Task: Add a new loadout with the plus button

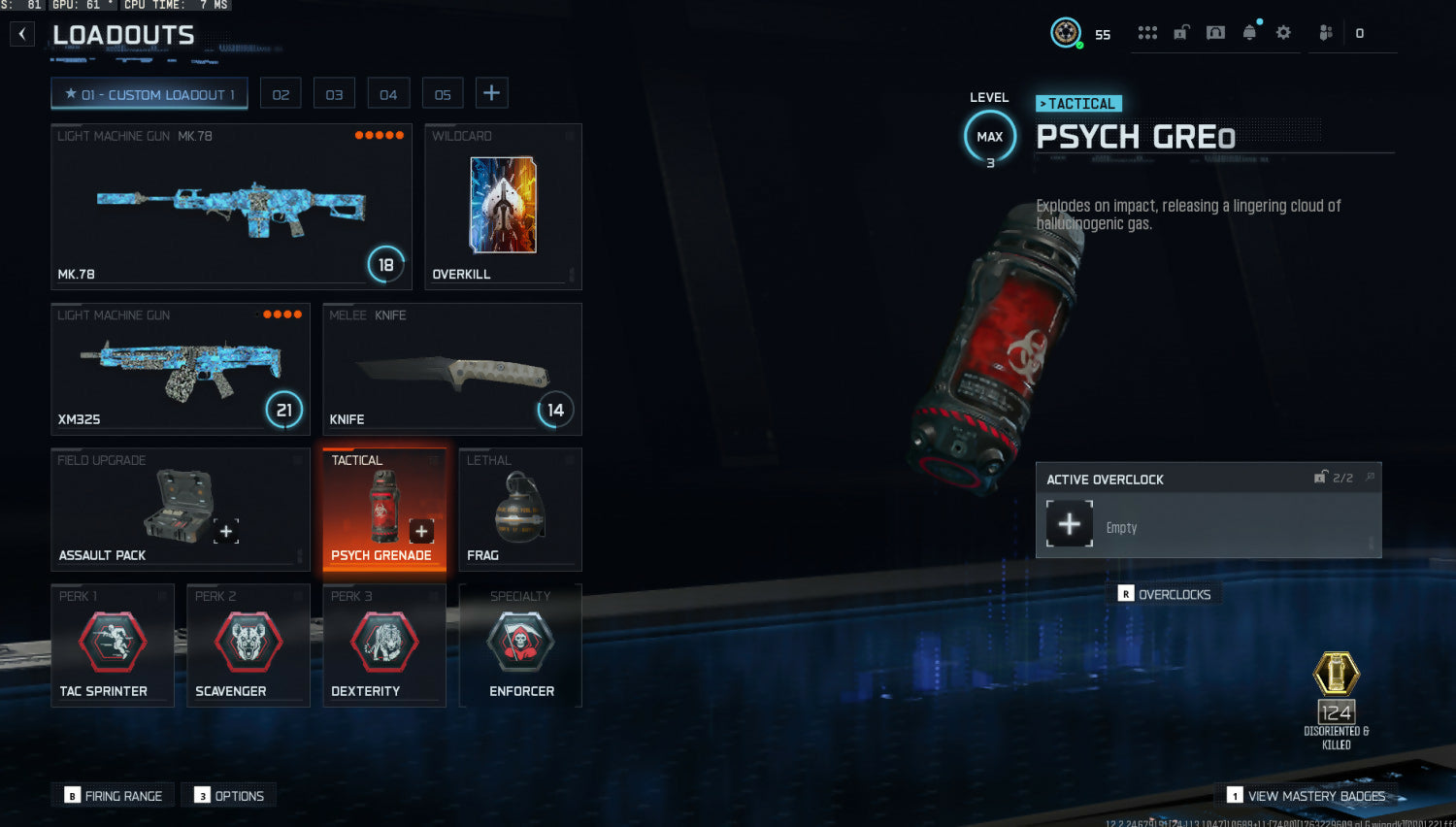Action: coord(492,93)
